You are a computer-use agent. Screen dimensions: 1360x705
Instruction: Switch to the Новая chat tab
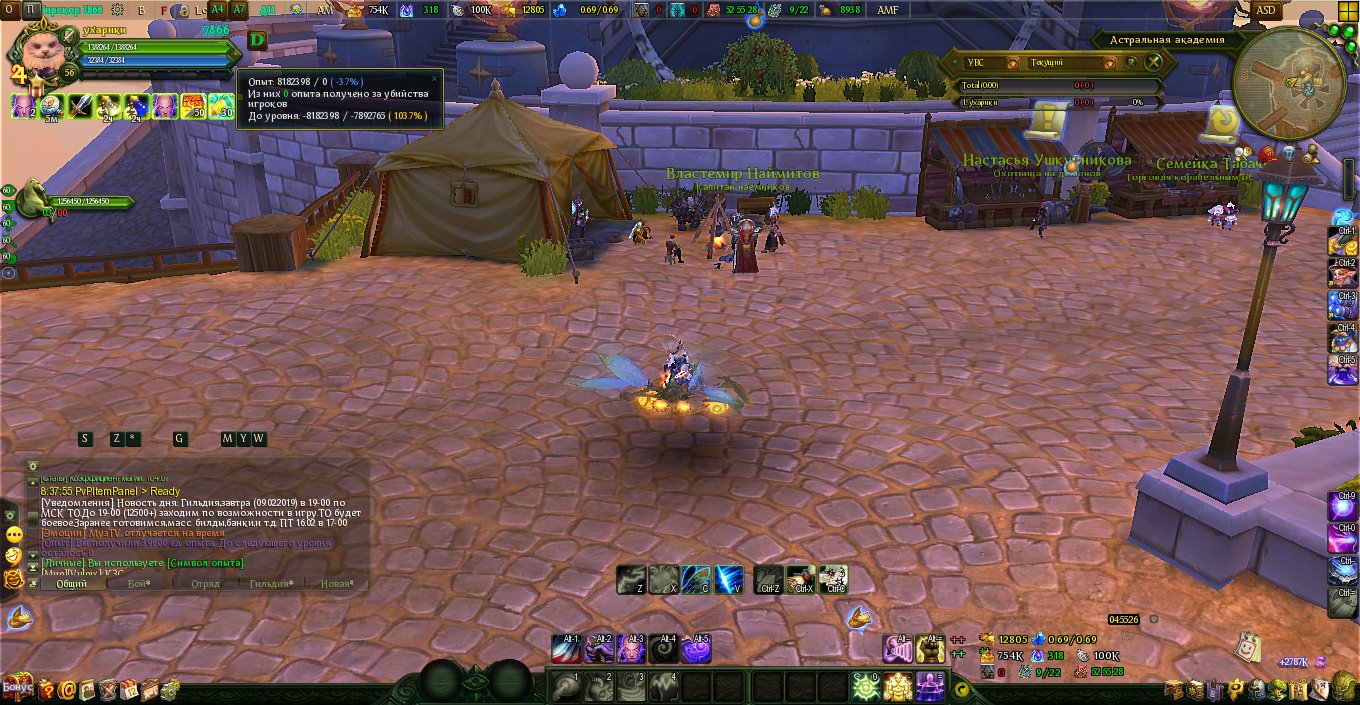336,584
